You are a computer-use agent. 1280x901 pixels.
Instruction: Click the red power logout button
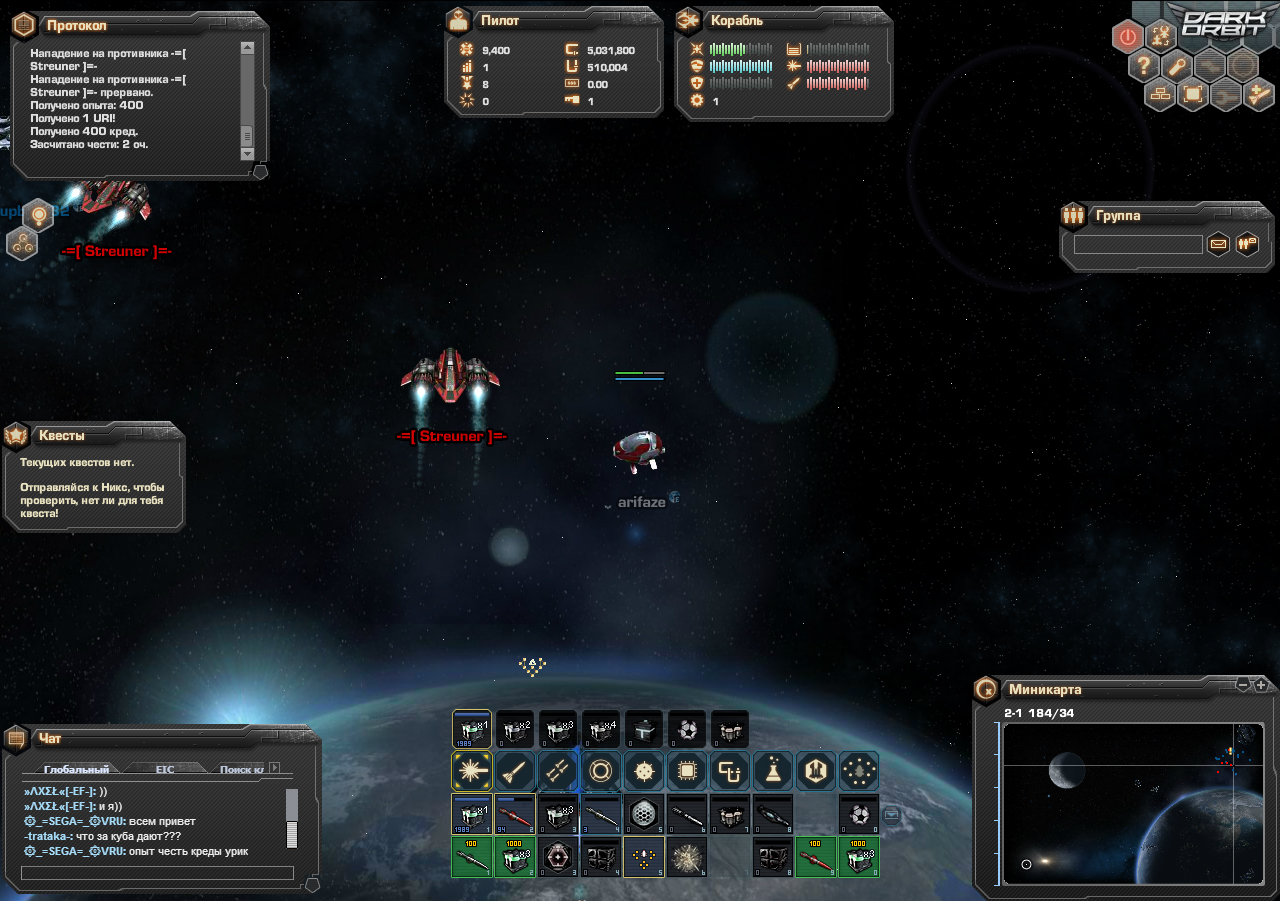[x=1128, y=37]
